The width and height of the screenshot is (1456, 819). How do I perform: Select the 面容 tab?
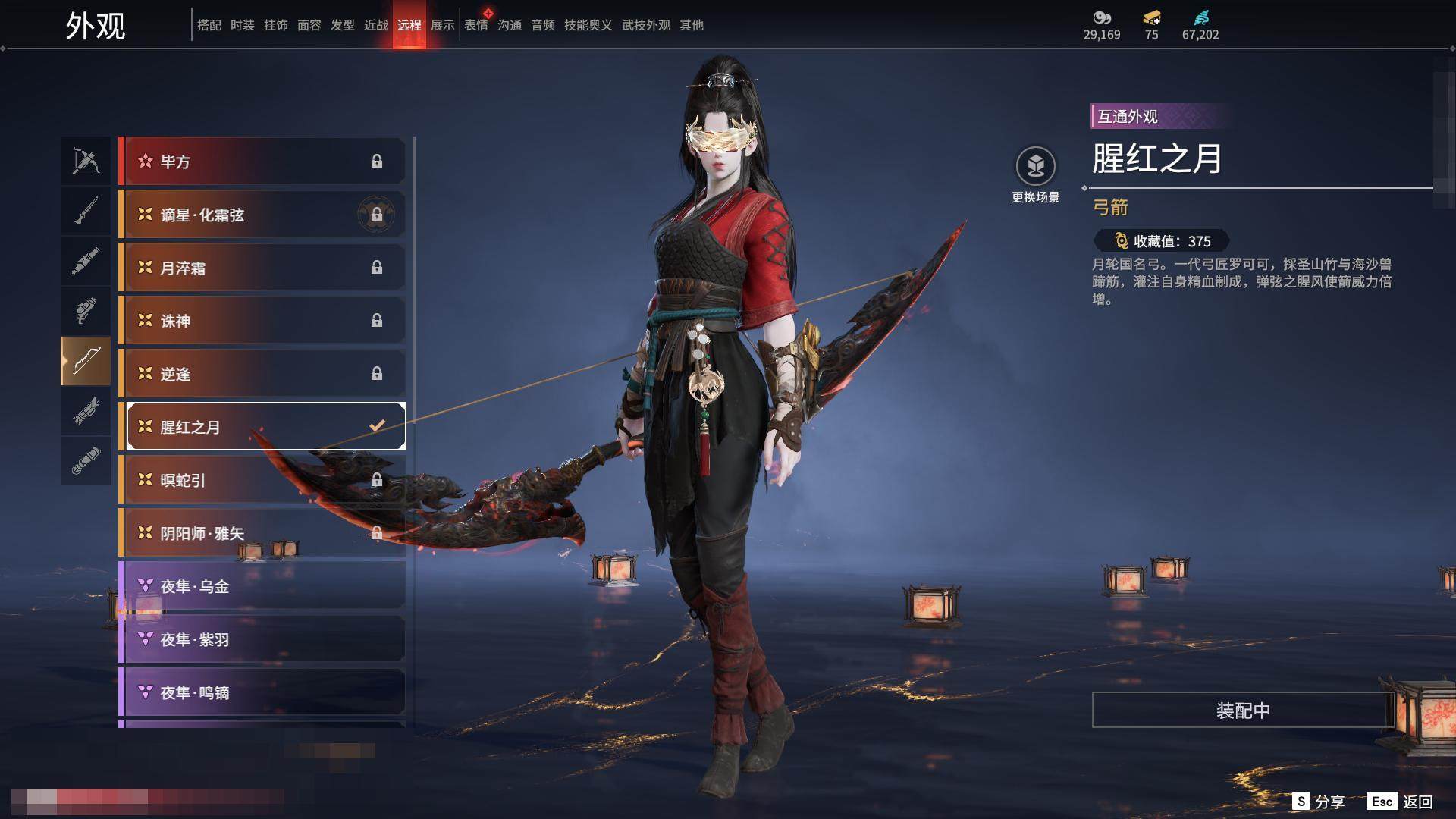click(x=309, y=25)
